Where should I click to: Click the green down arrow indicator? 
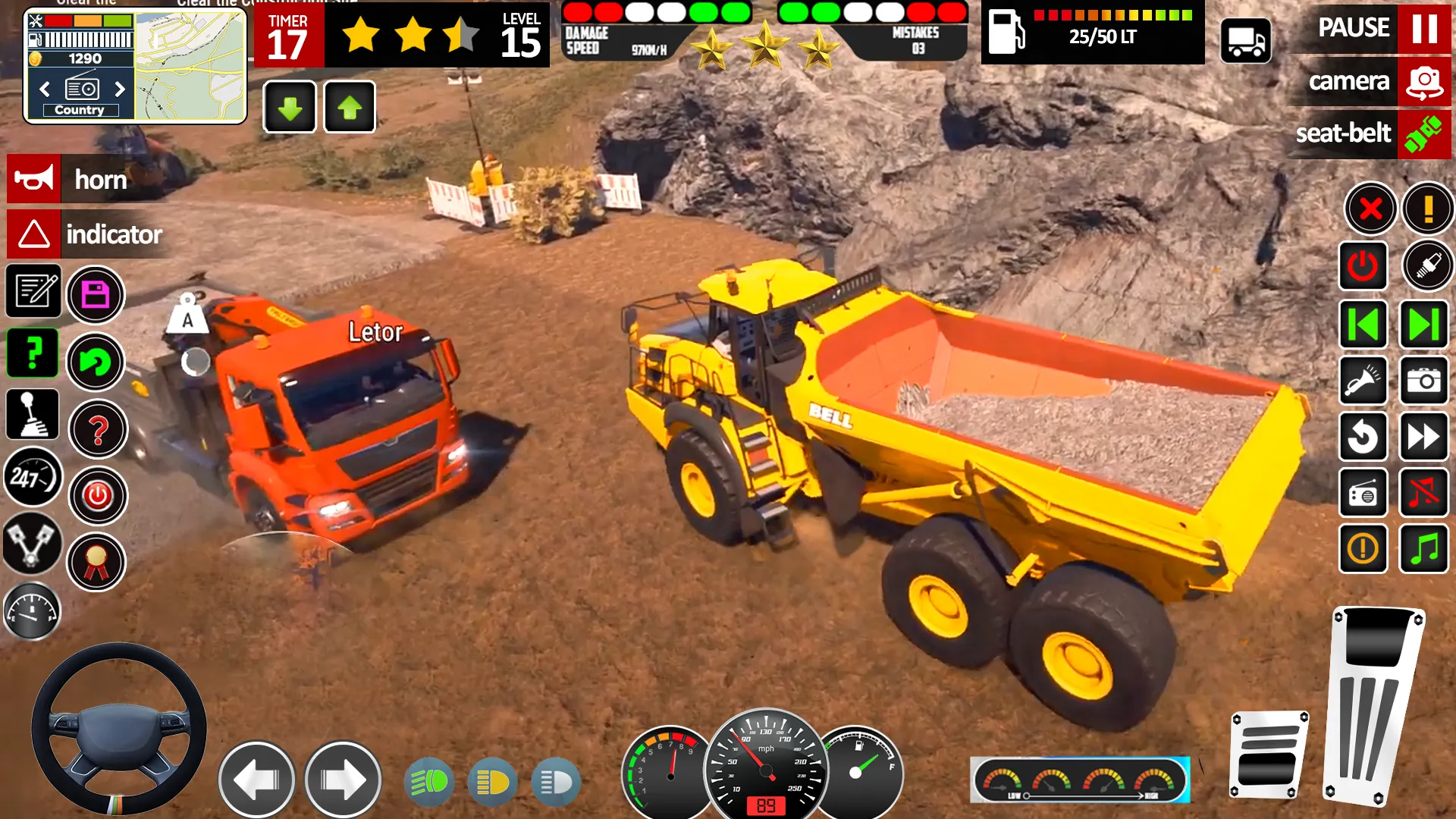point(289,107)
